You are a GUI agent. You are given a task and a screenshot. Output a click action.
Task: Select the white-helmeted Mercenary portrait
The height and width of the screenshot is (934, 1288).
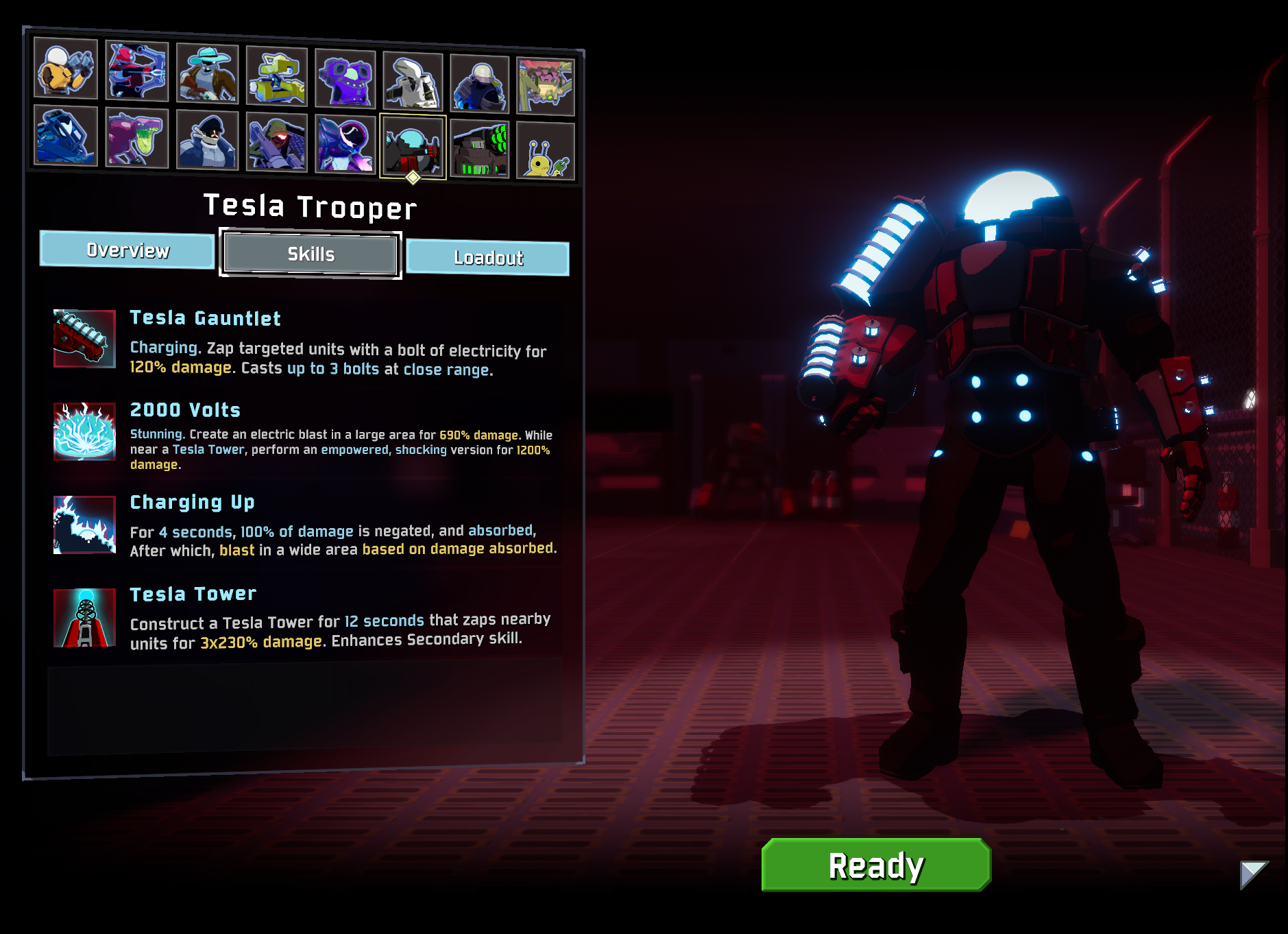click(x=413, y=82)
